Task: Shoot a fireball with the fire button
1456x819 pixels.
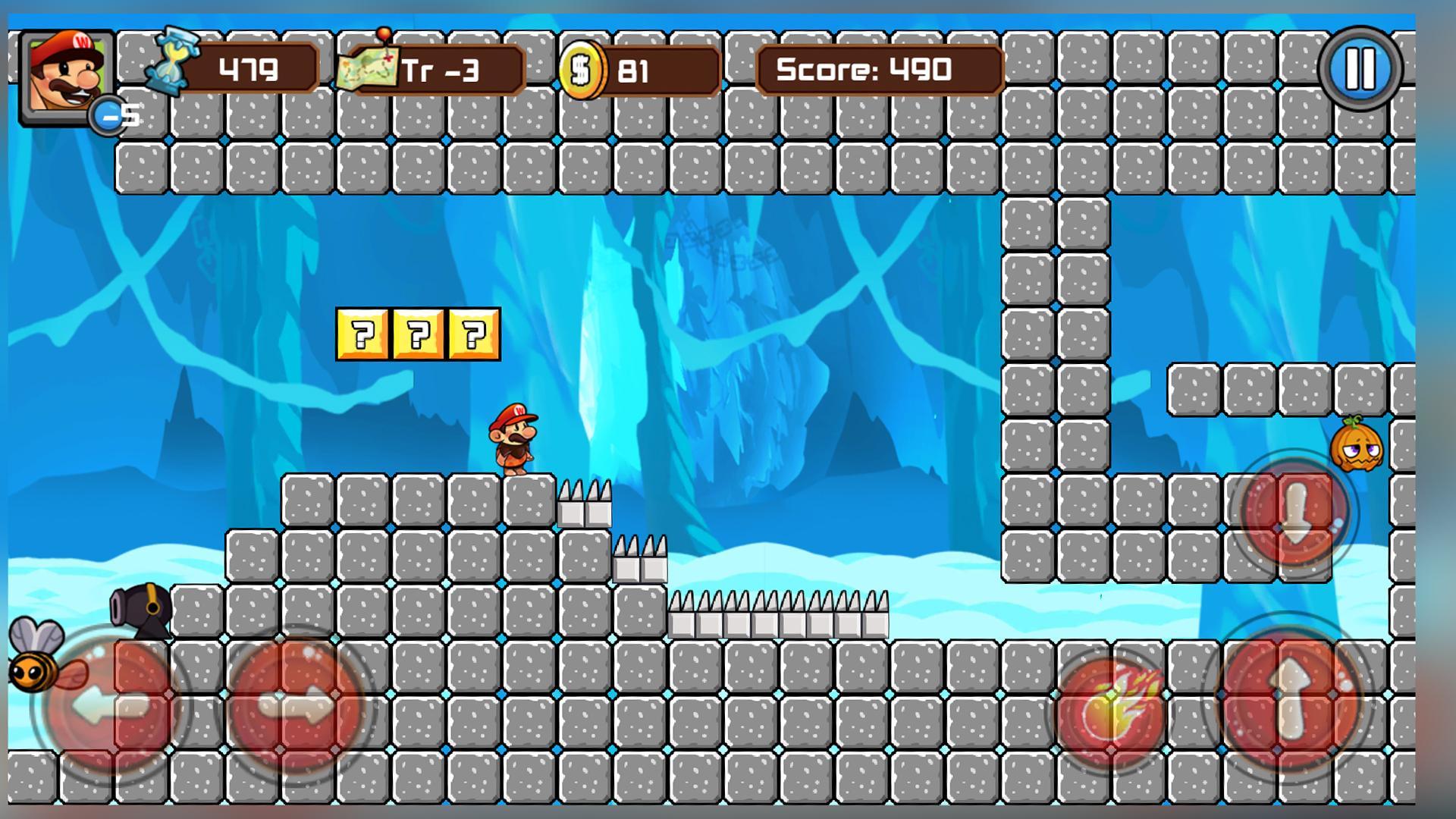Action: pyautogui.click(x=1112, y=711)
